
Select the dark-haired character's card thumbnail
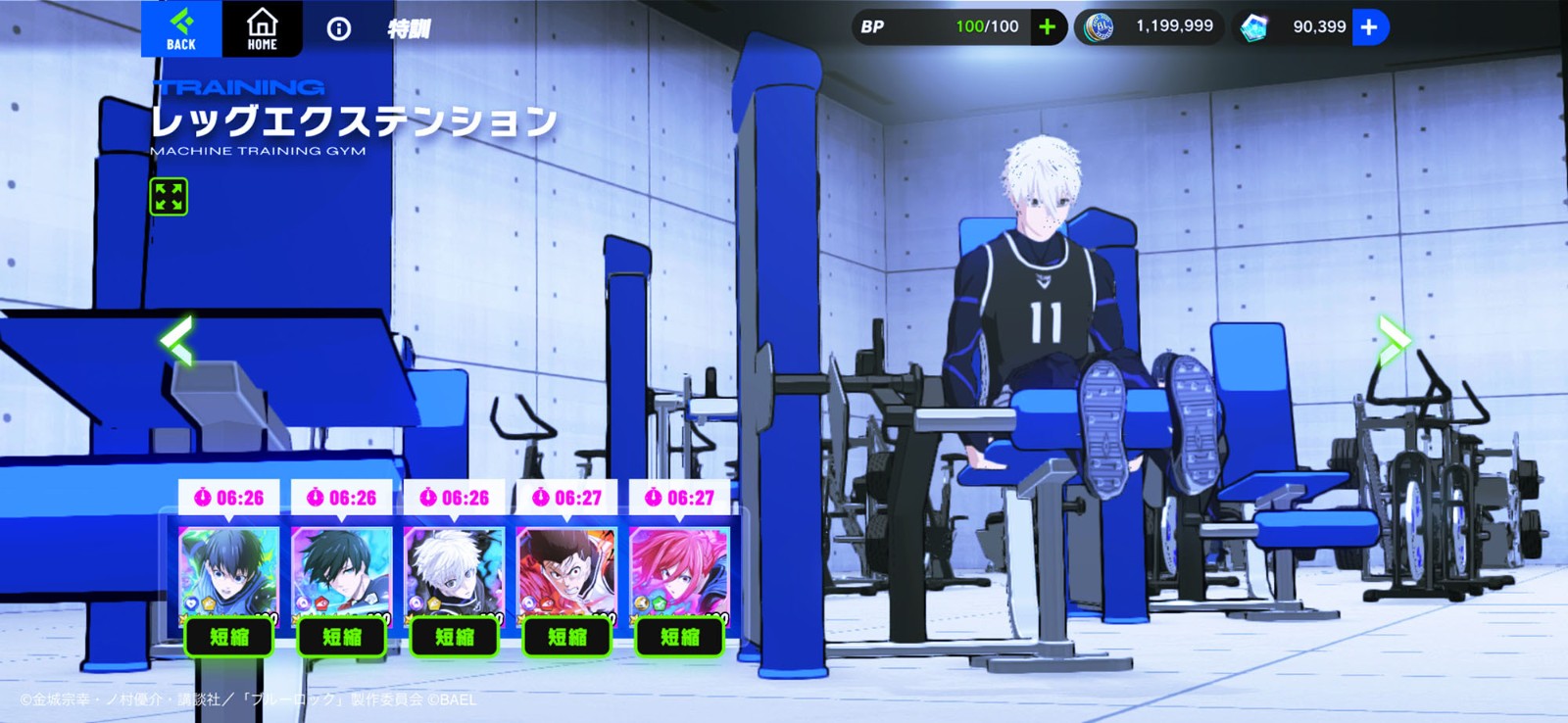pos(340,568)
